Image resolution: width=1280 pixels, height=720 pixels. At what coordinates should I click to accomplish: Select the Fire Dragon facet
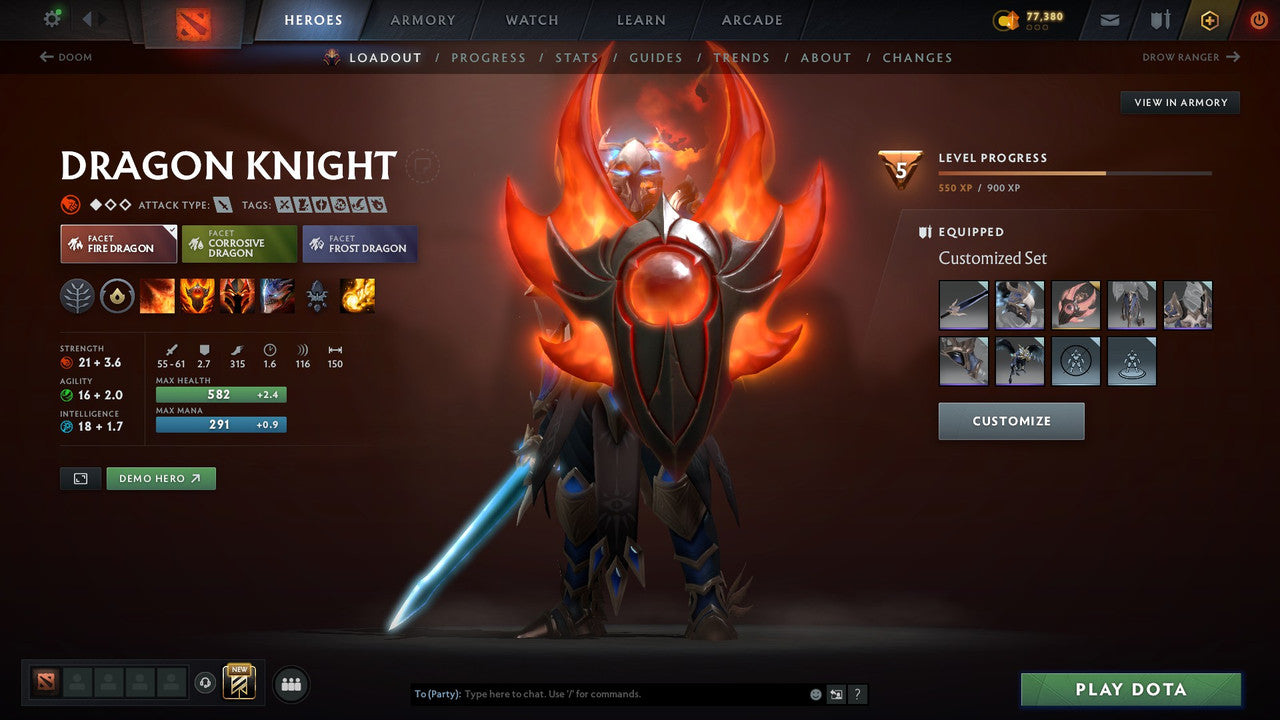118,243
